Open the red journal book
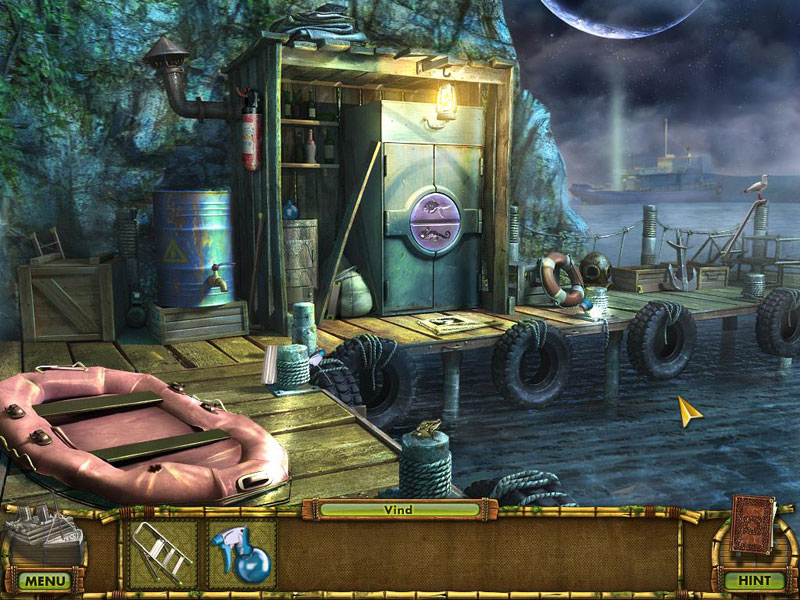 (x=754, y=523)
